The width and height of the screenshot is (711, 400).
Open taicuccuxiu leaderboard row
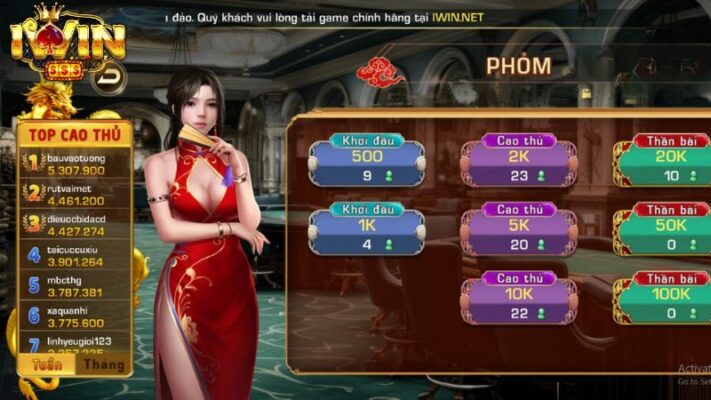76,256
